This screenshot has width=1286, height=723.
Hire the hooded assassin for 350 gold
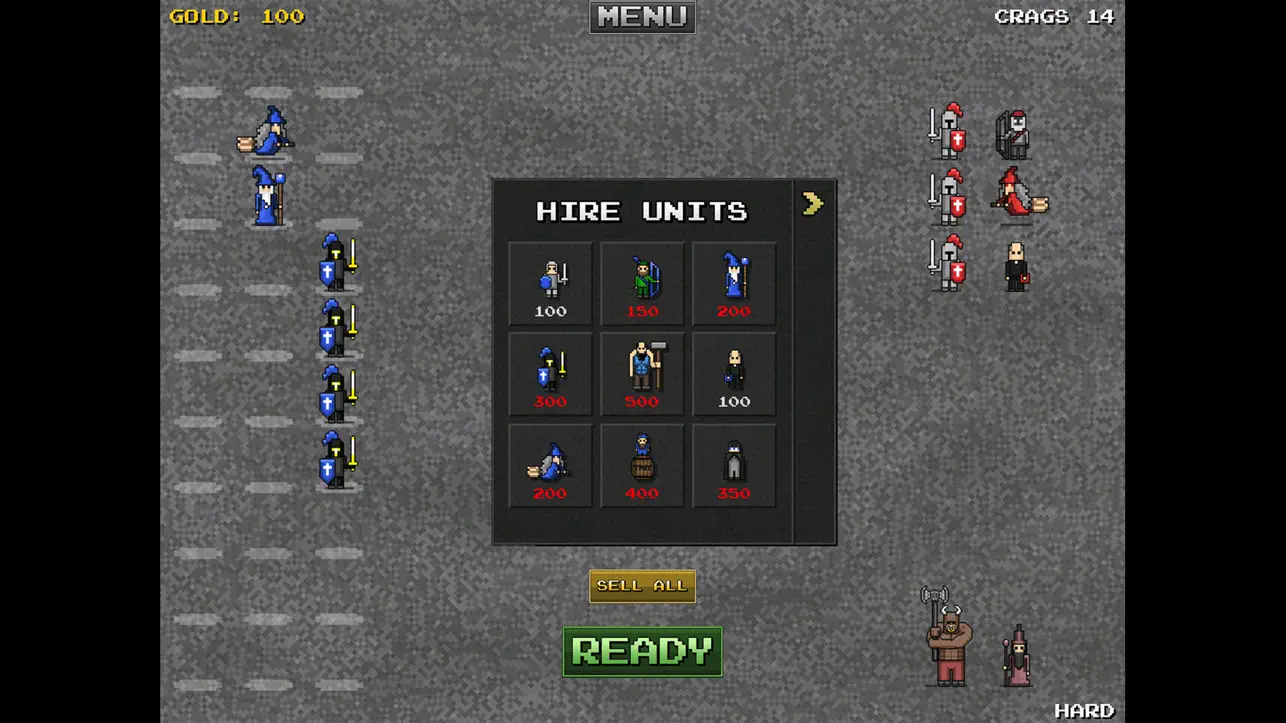pyautogui.click(x=733, y=465)
